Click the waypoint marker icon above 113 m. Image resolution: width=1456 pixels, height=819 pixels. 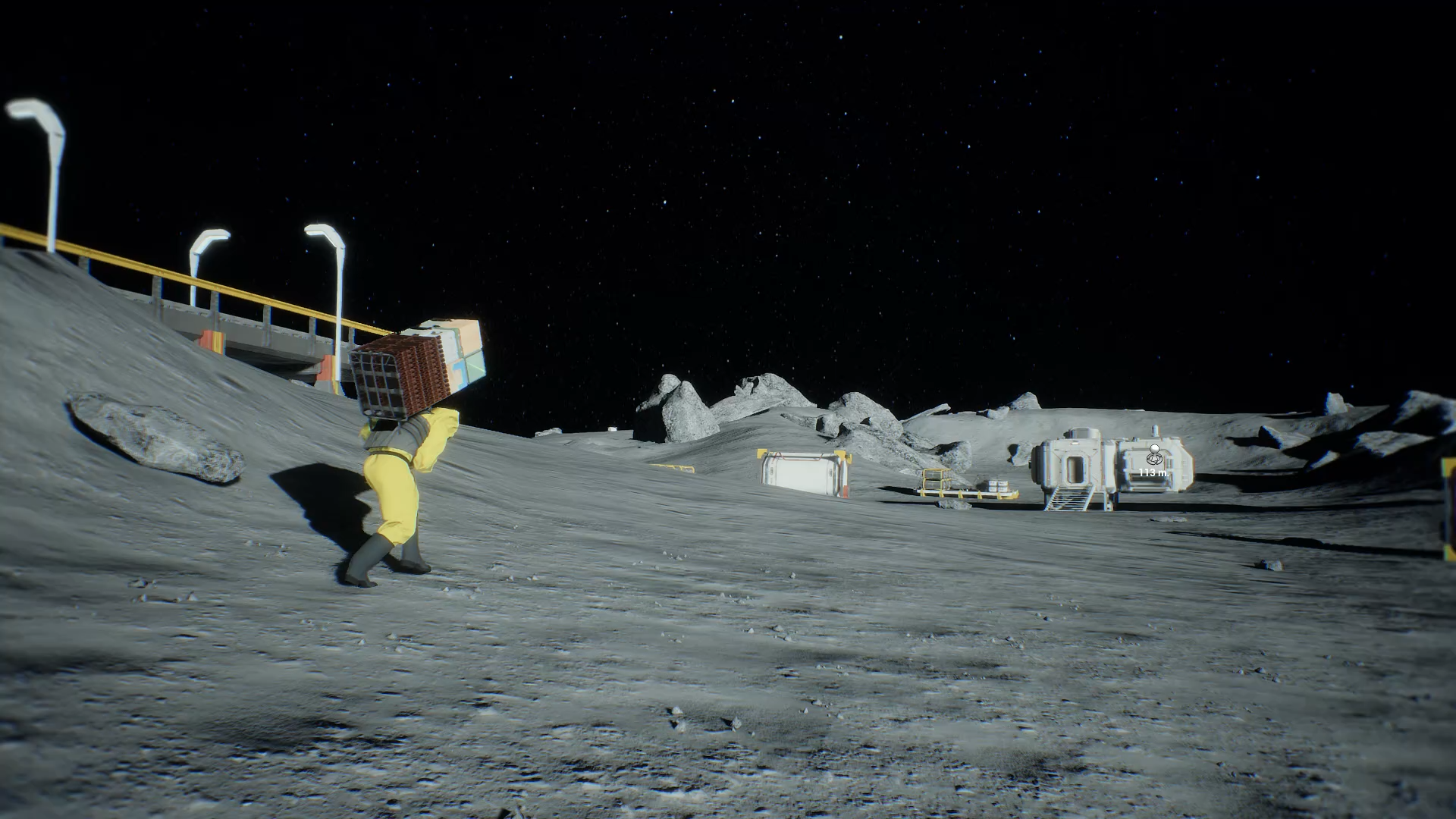tap(1154, 456)
